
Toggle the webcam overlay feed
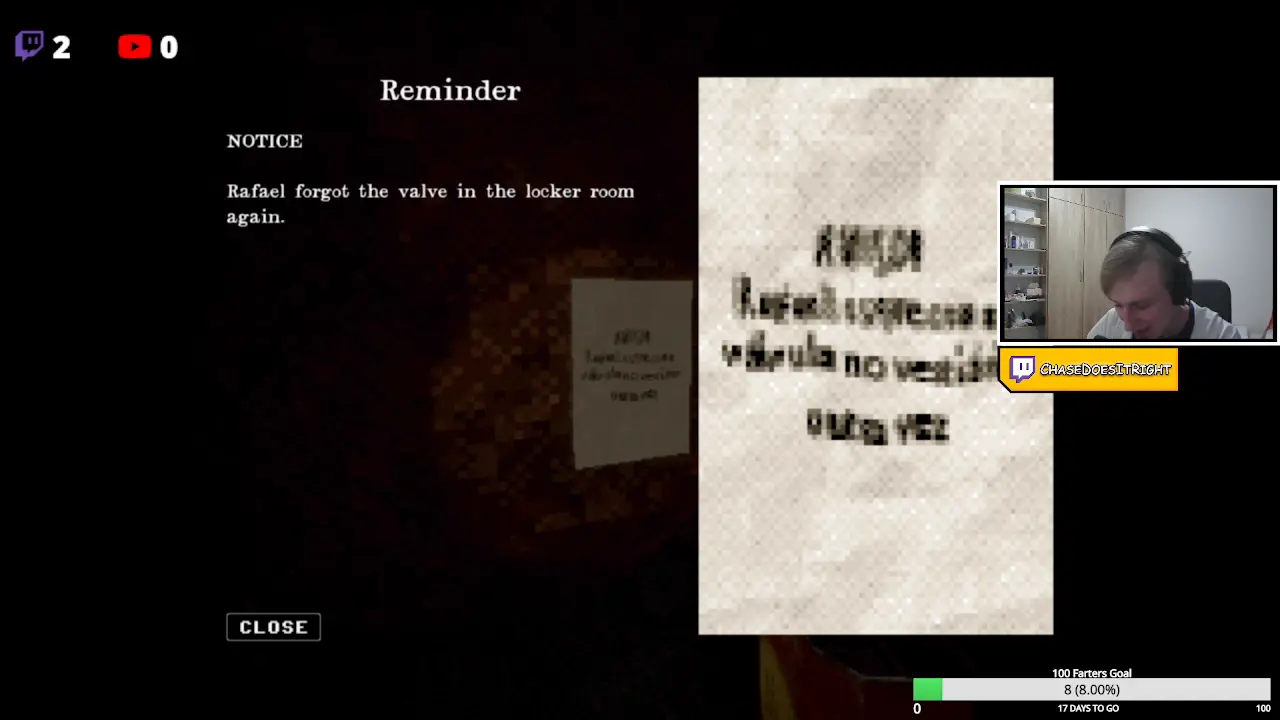click(x=1137, y=262)
